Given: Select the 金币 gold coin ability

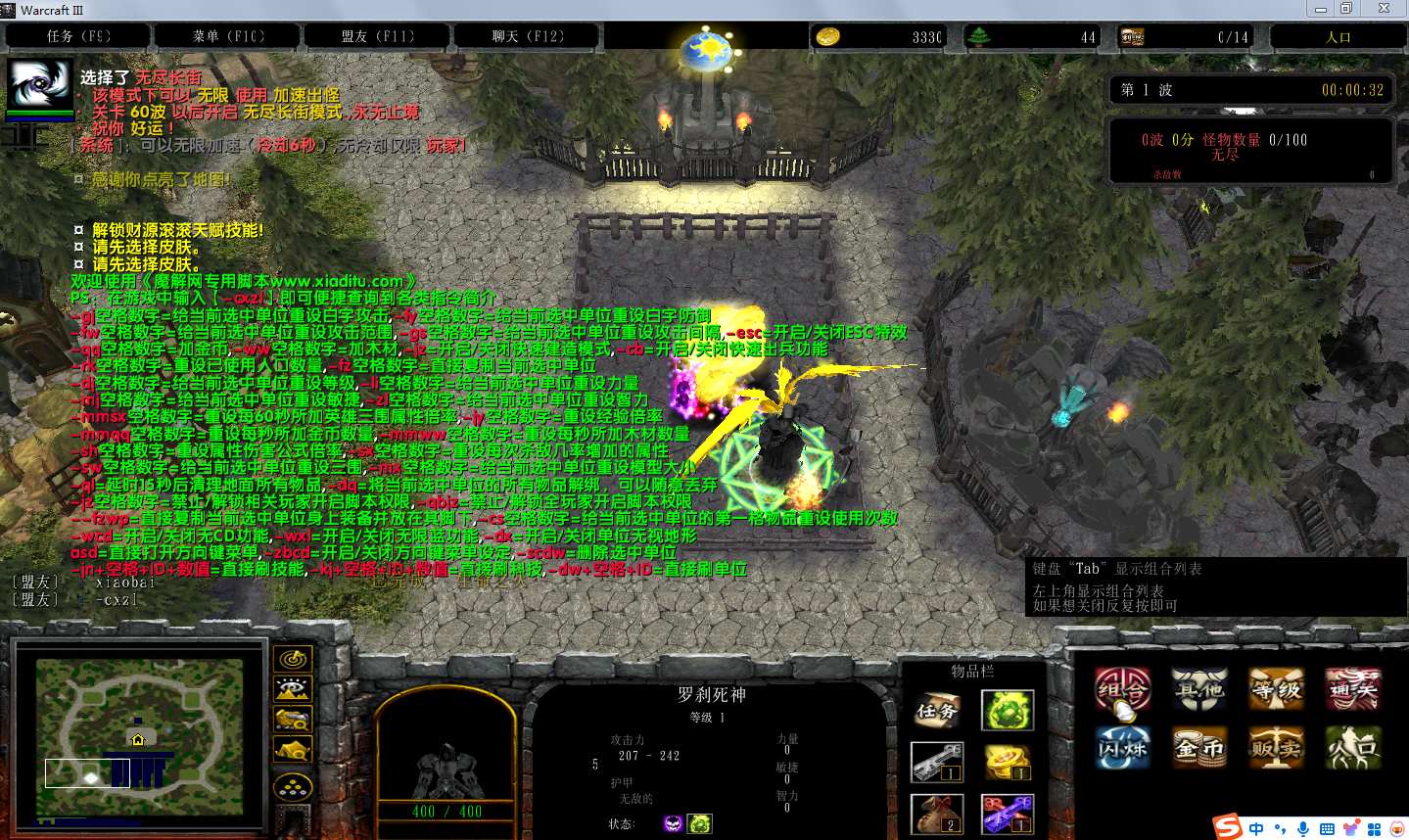Looking at the screenshot, I should [1199, 749].
